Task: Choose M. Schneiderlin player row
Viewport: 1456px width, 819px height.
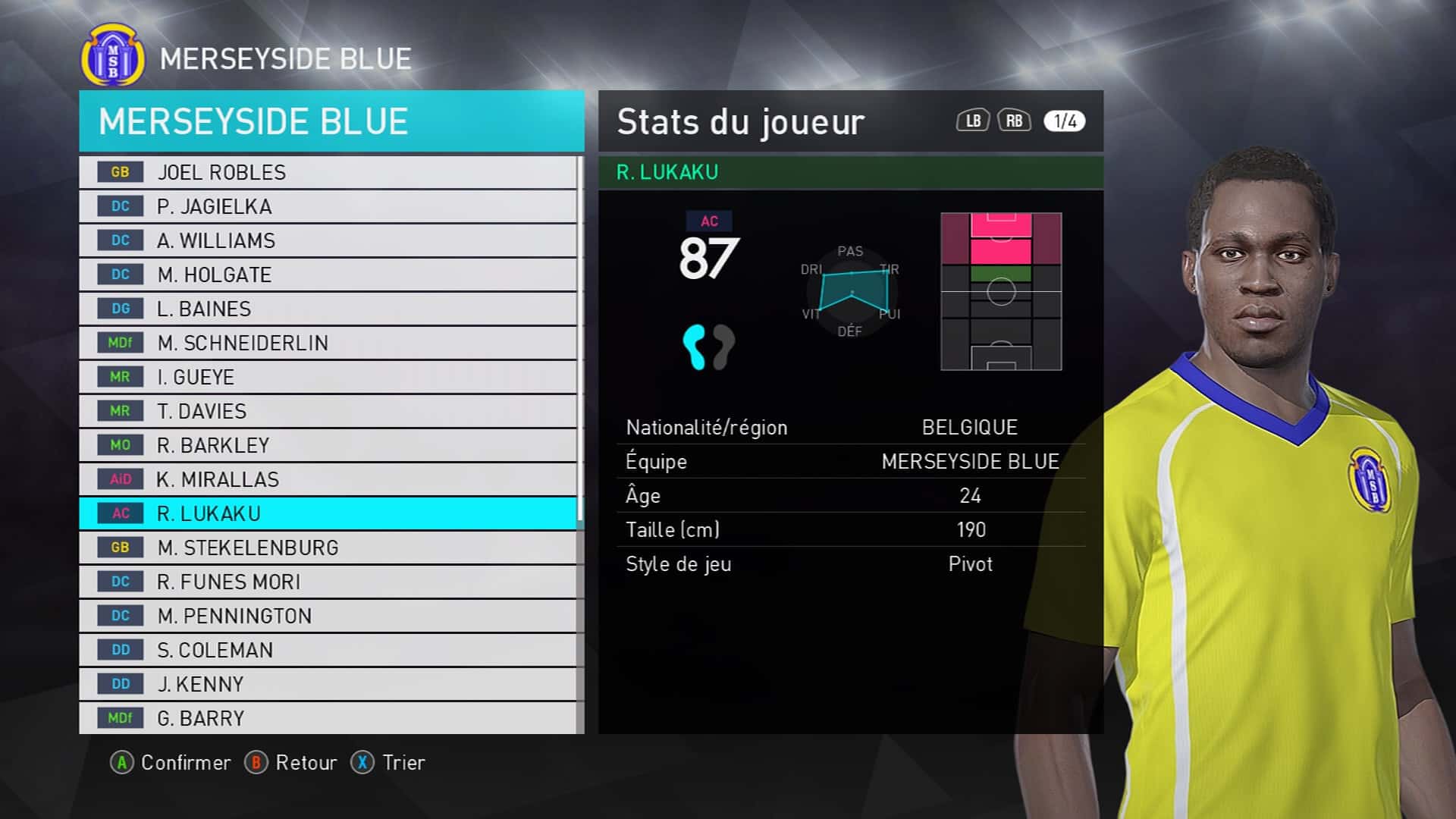Action: pyautogui.click(x=328, y=343)
